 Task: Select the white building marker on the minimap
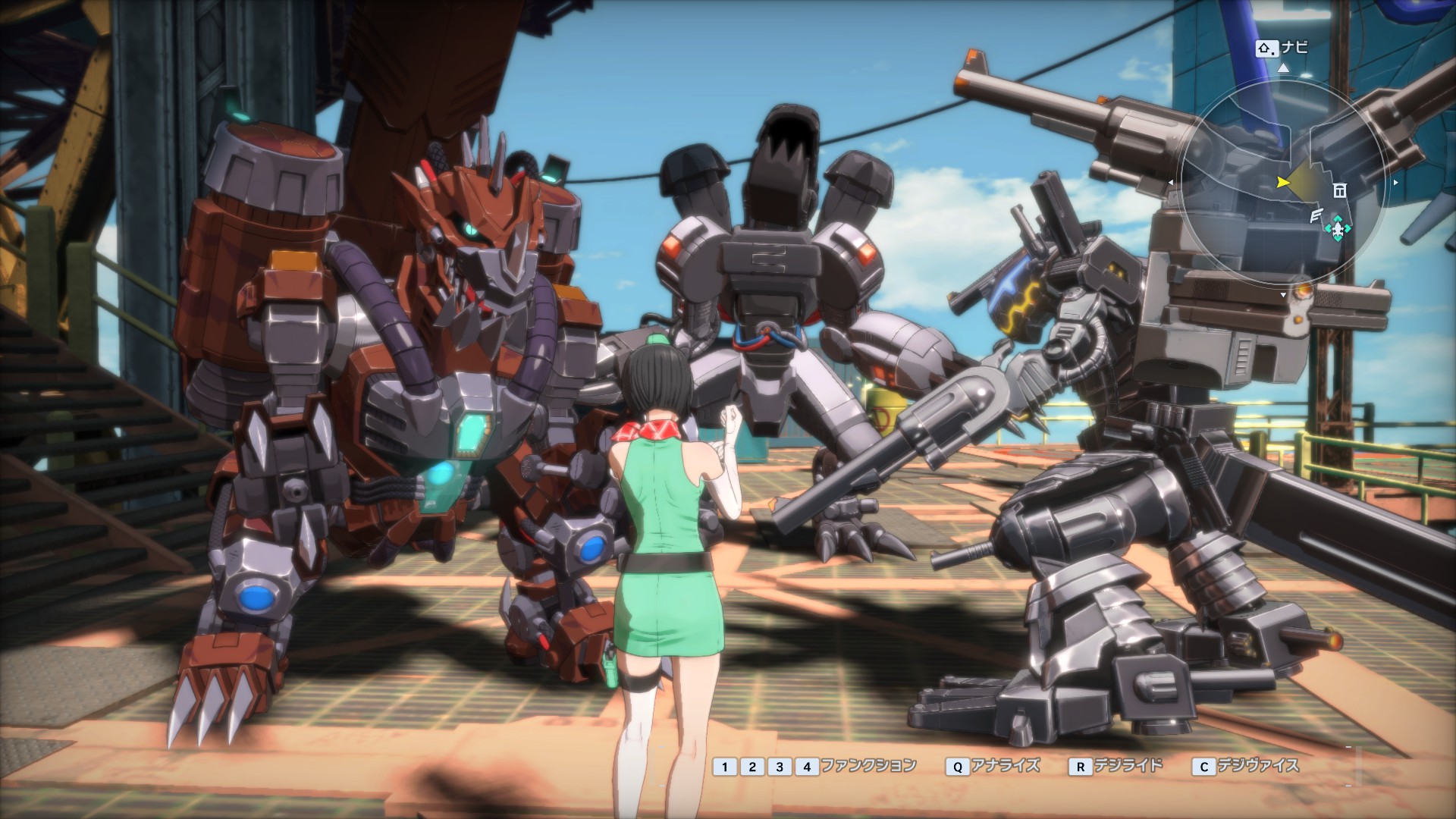coord(1340,190)
